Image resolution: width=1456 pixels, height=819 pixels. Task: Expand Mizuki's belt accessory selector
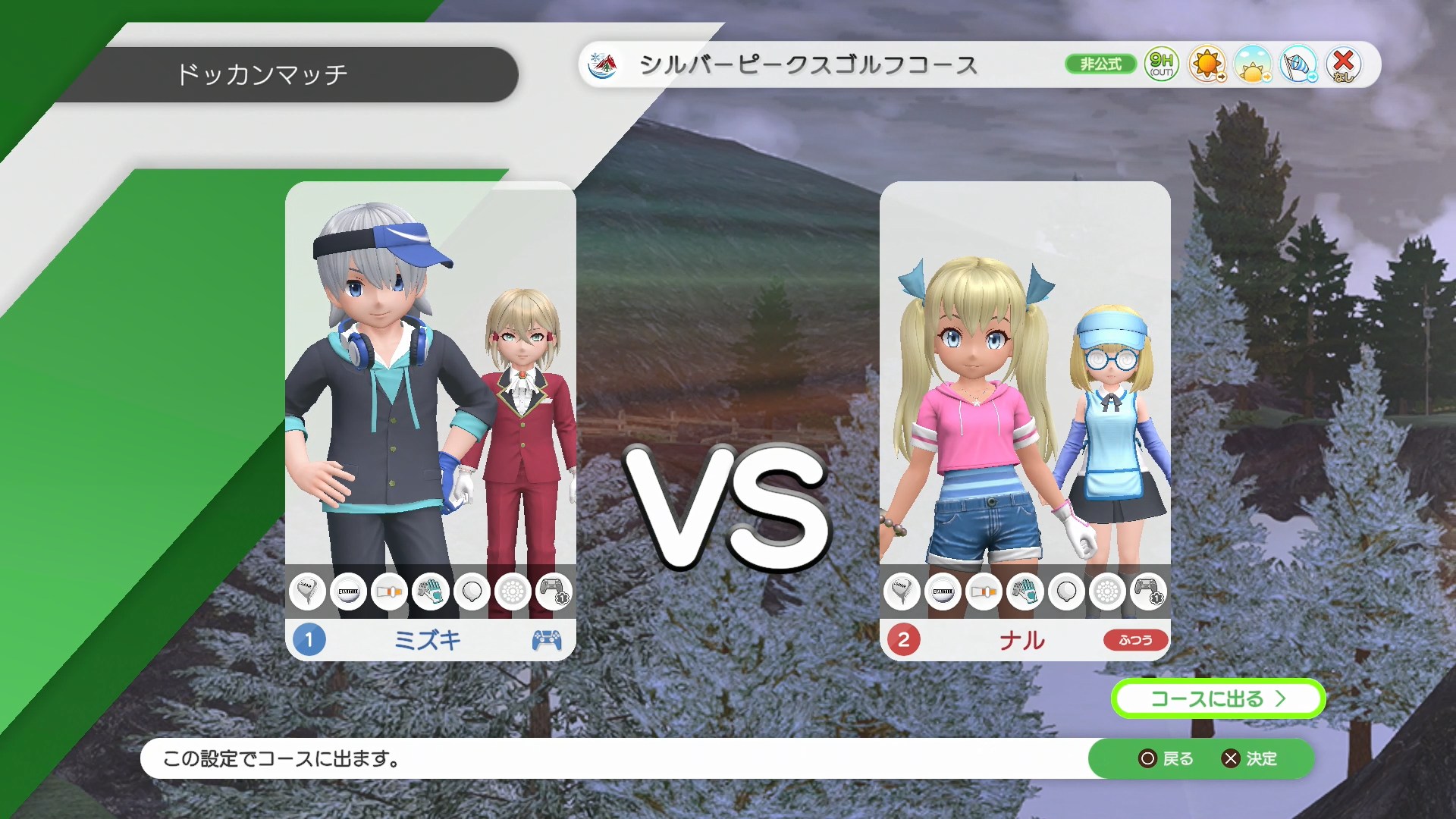[390, 591]
